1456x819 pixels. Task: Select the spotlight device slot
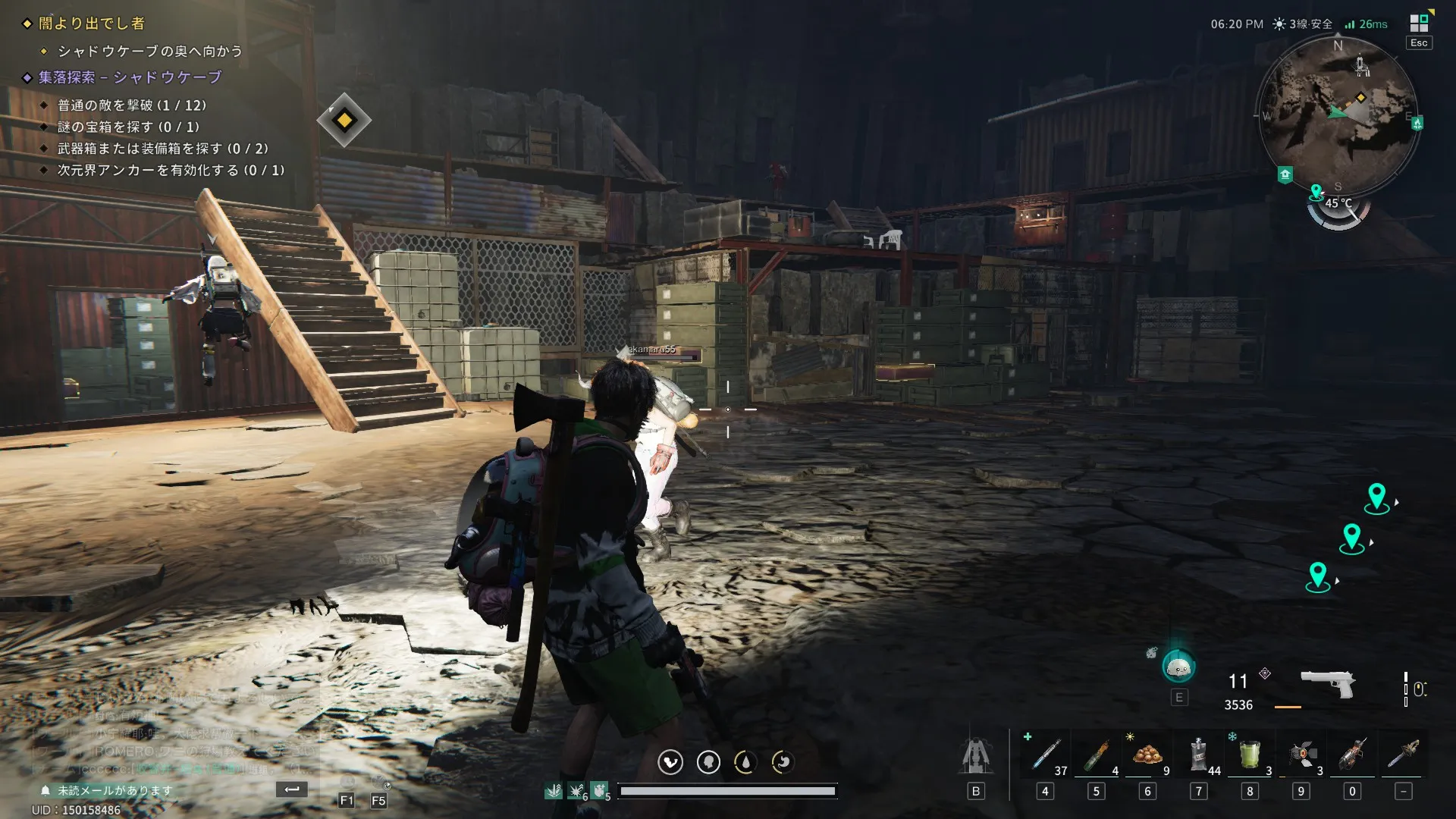(x=1301, y=755)
